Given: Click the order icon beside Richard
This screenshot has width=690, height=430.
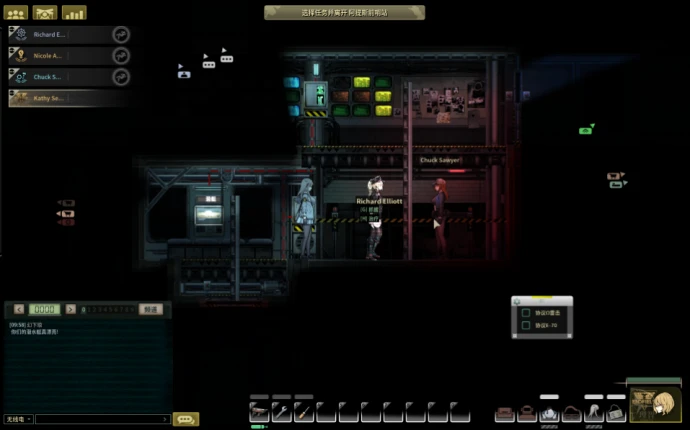Looking at the screenshot, I should click(121, 33).
